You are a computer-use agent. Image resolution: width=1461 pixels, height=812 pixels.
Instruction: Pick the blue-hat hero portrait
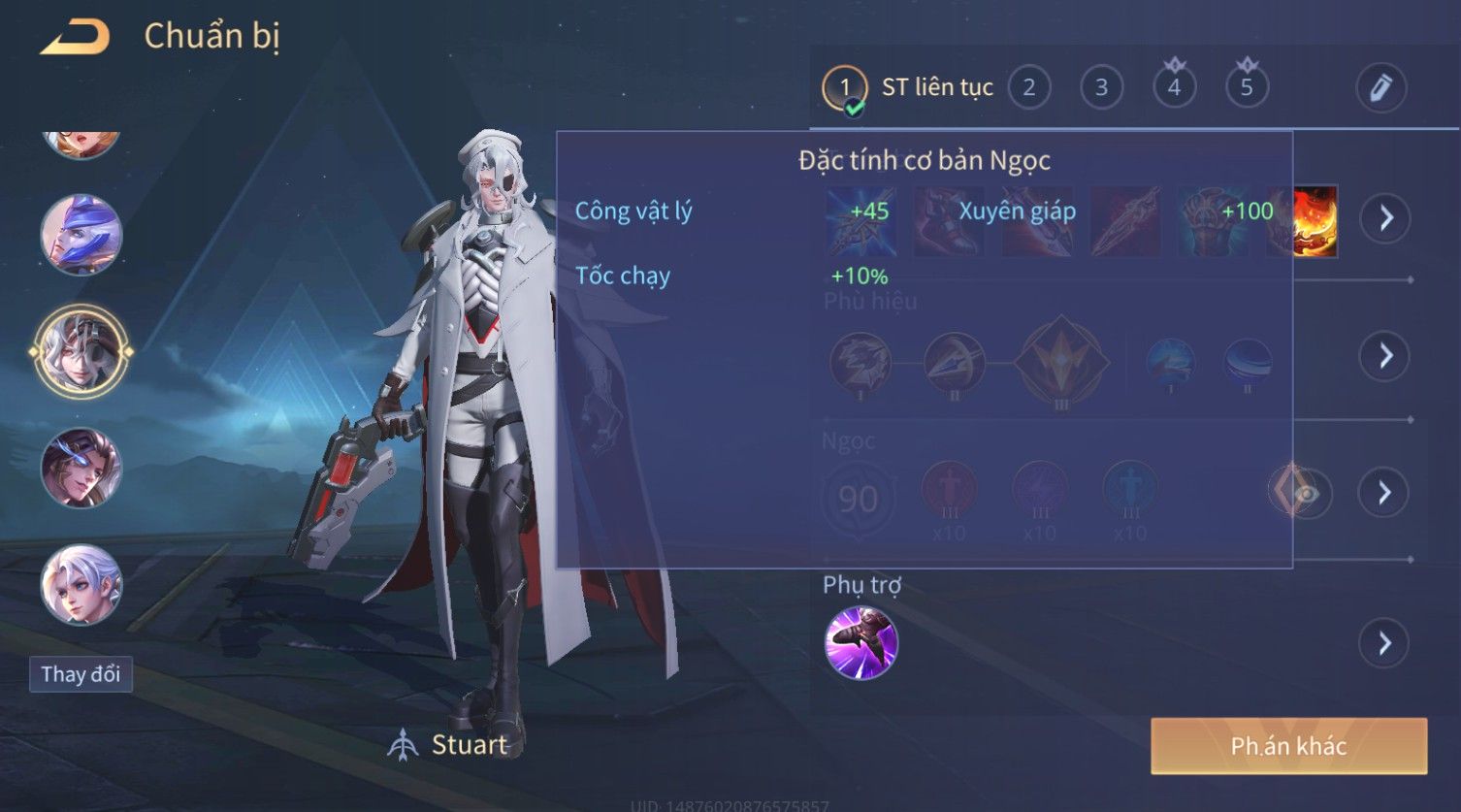tap(81, 235)
